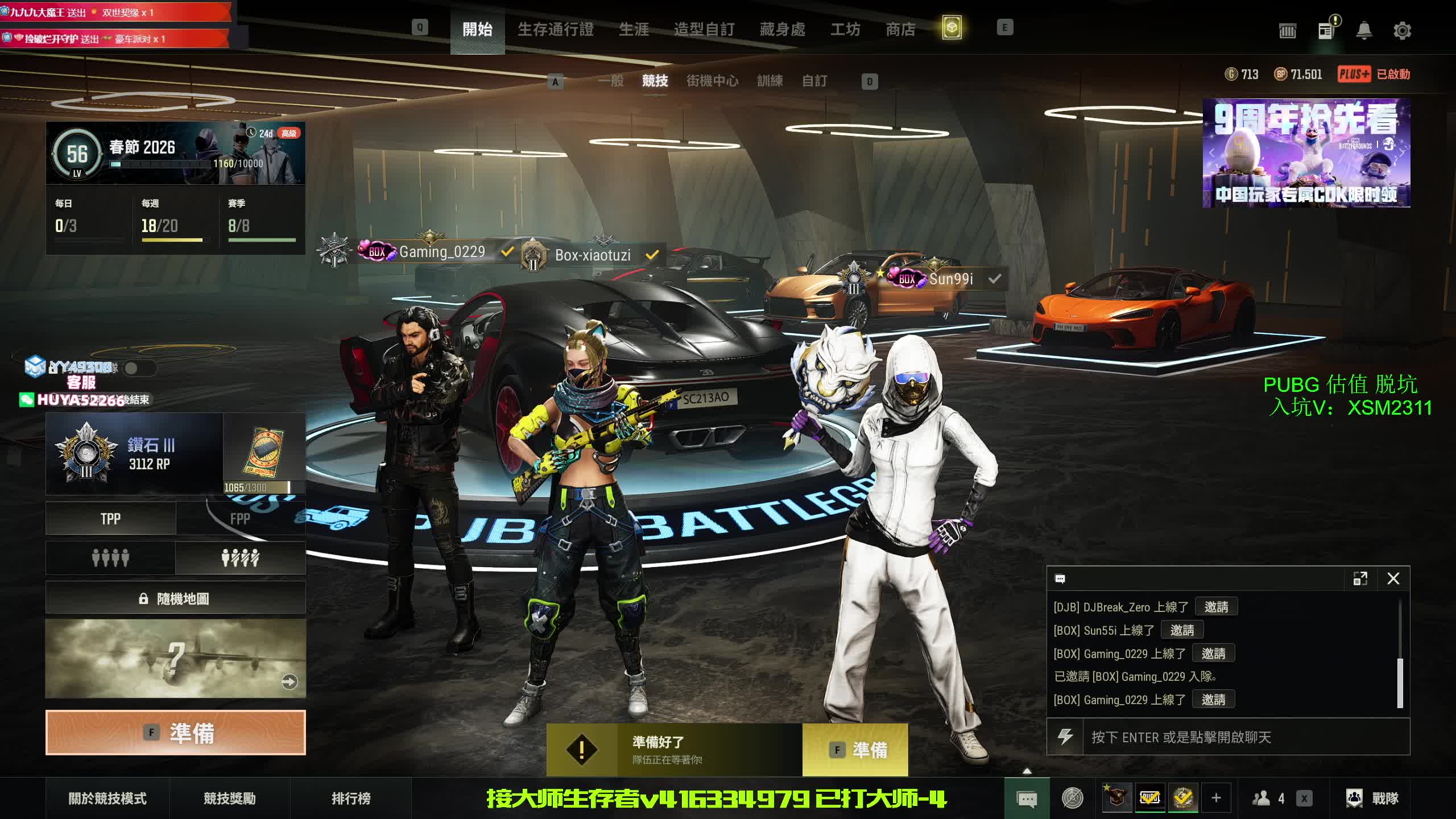The image size is (1456, 819).
Task: Select TPP perspective
Action: point(111,519)
